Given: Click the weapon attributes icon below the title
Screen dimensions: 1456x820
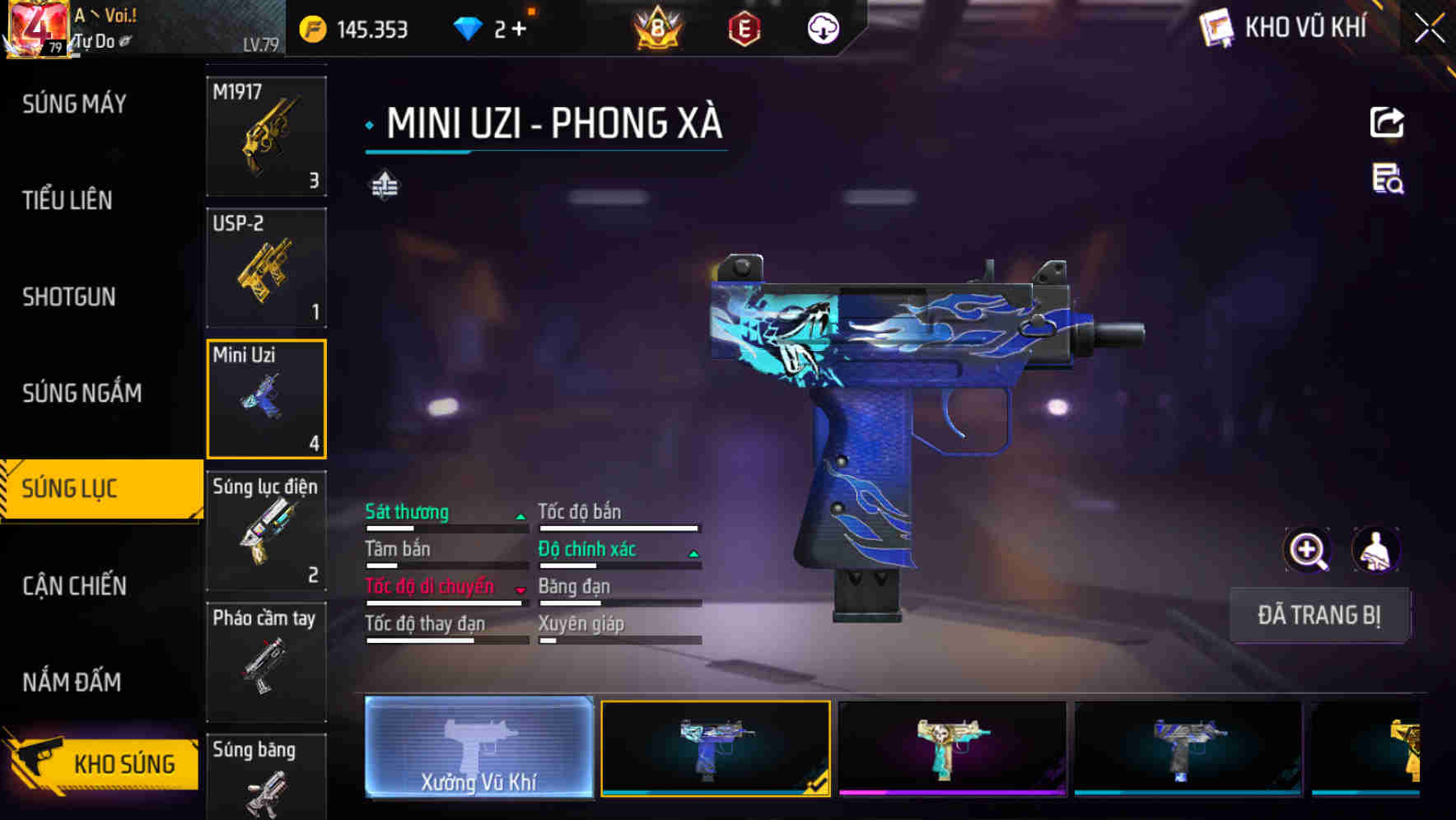Looking at the screenshot, I should point(383,185).
